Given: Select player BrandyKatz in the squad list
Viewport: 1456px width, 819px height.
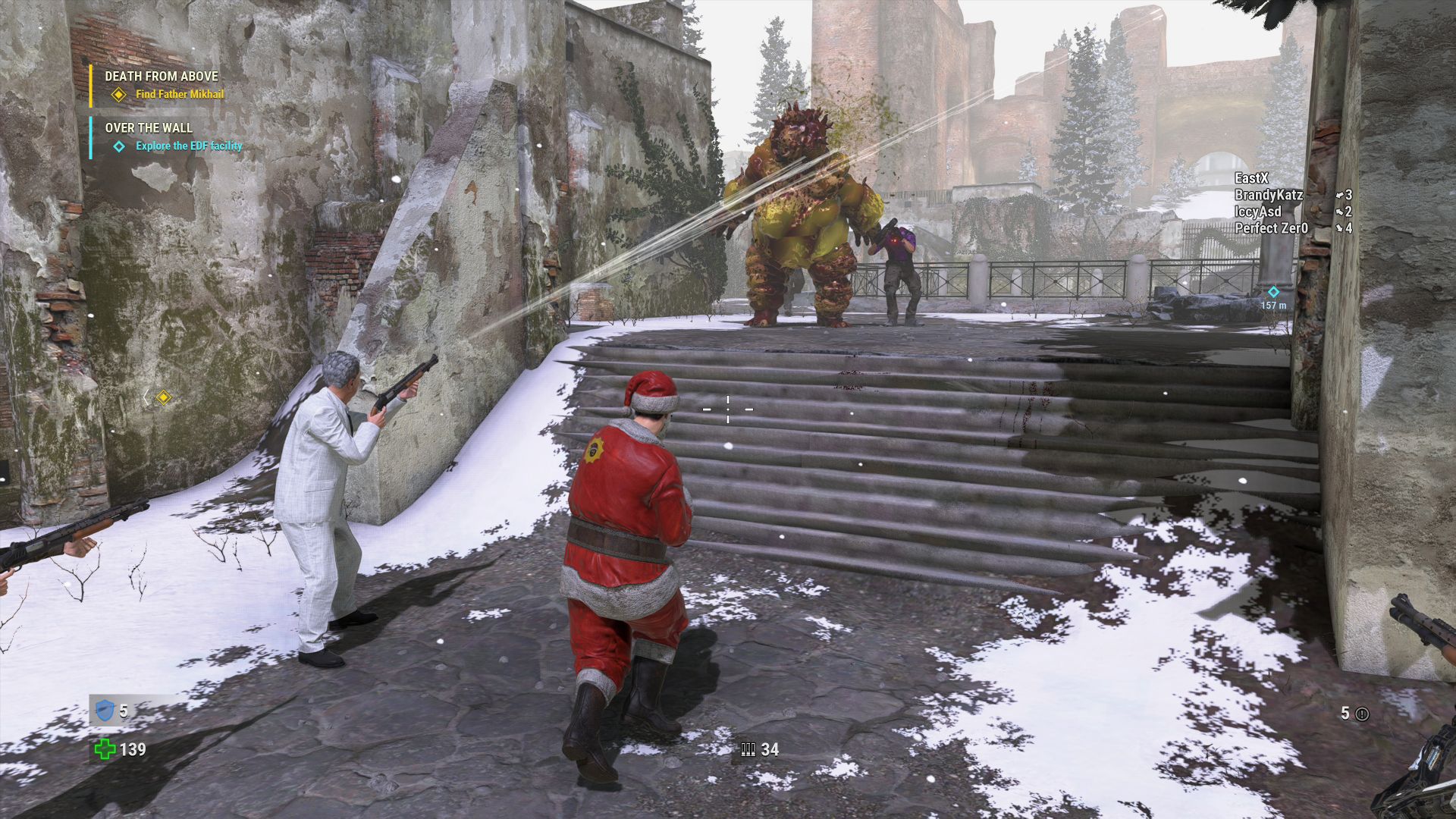Looking at the screenshot, I should click(1268, 195).
